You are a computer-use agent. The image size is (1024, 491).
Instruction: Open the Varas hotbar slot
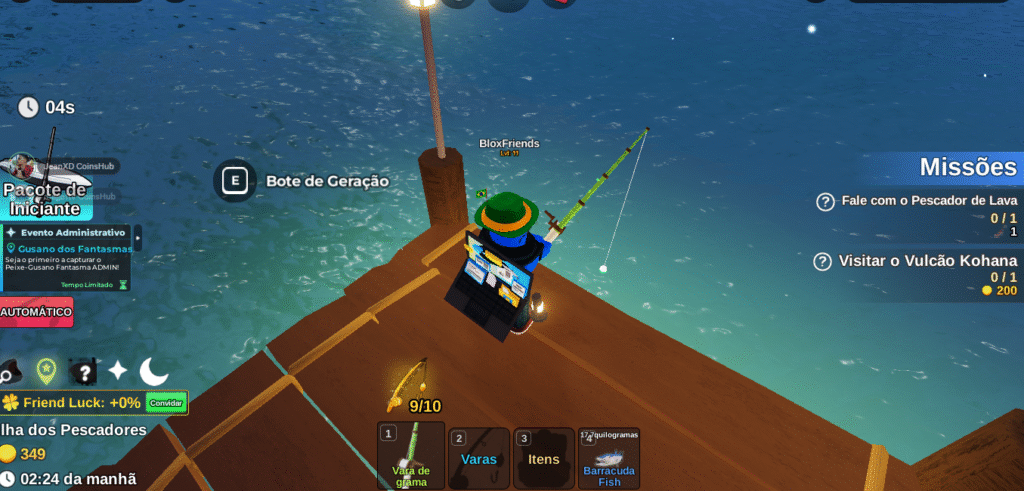[479, 456]
